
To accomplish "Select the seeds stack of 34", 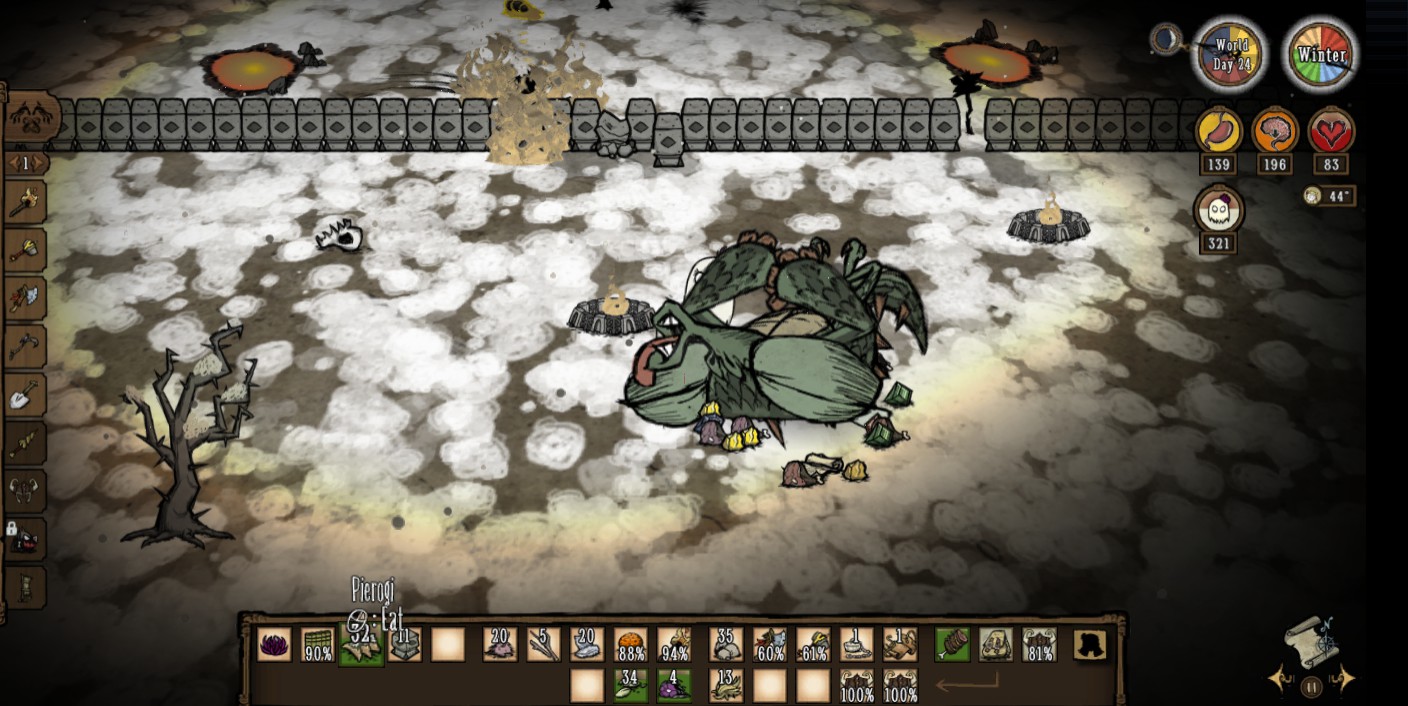I will (x=630, y=686).
